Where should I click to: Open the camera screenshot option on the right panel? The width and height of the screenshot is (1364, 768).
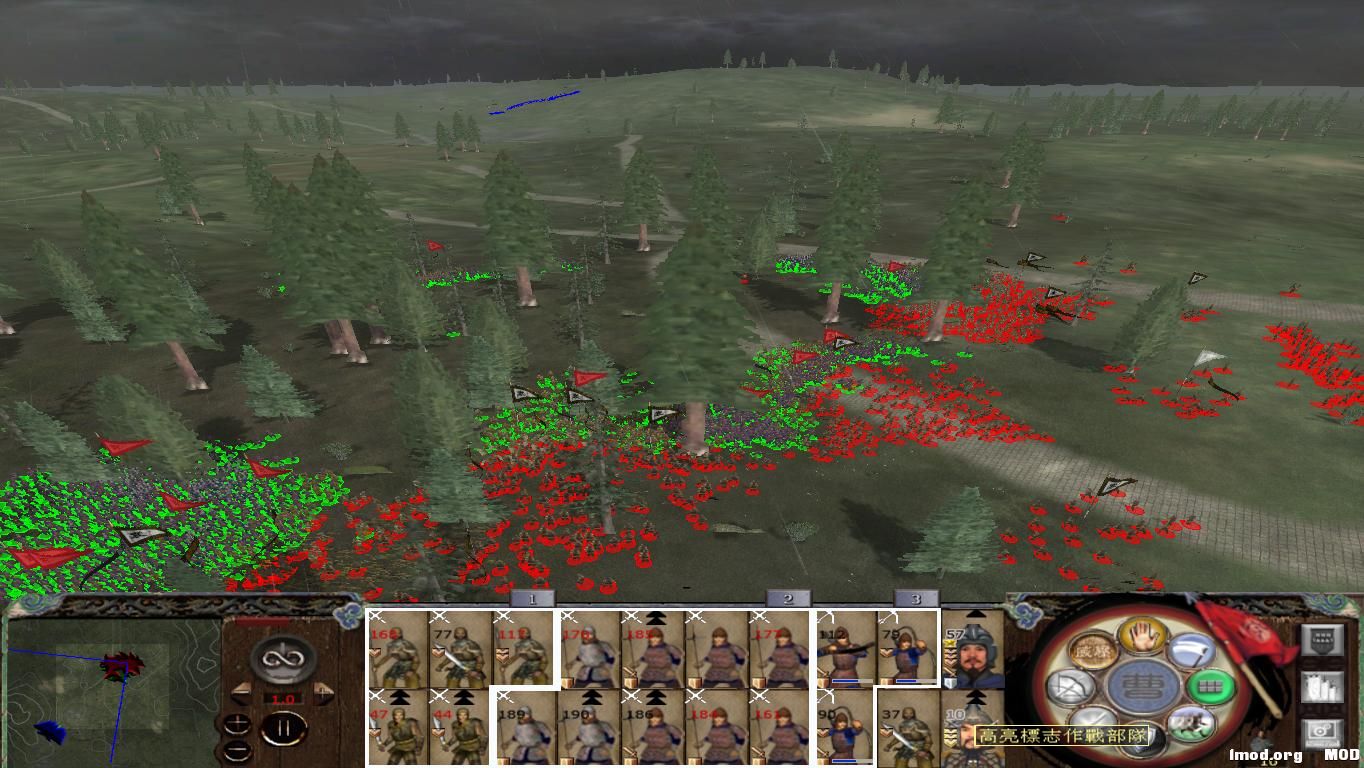1323,734
